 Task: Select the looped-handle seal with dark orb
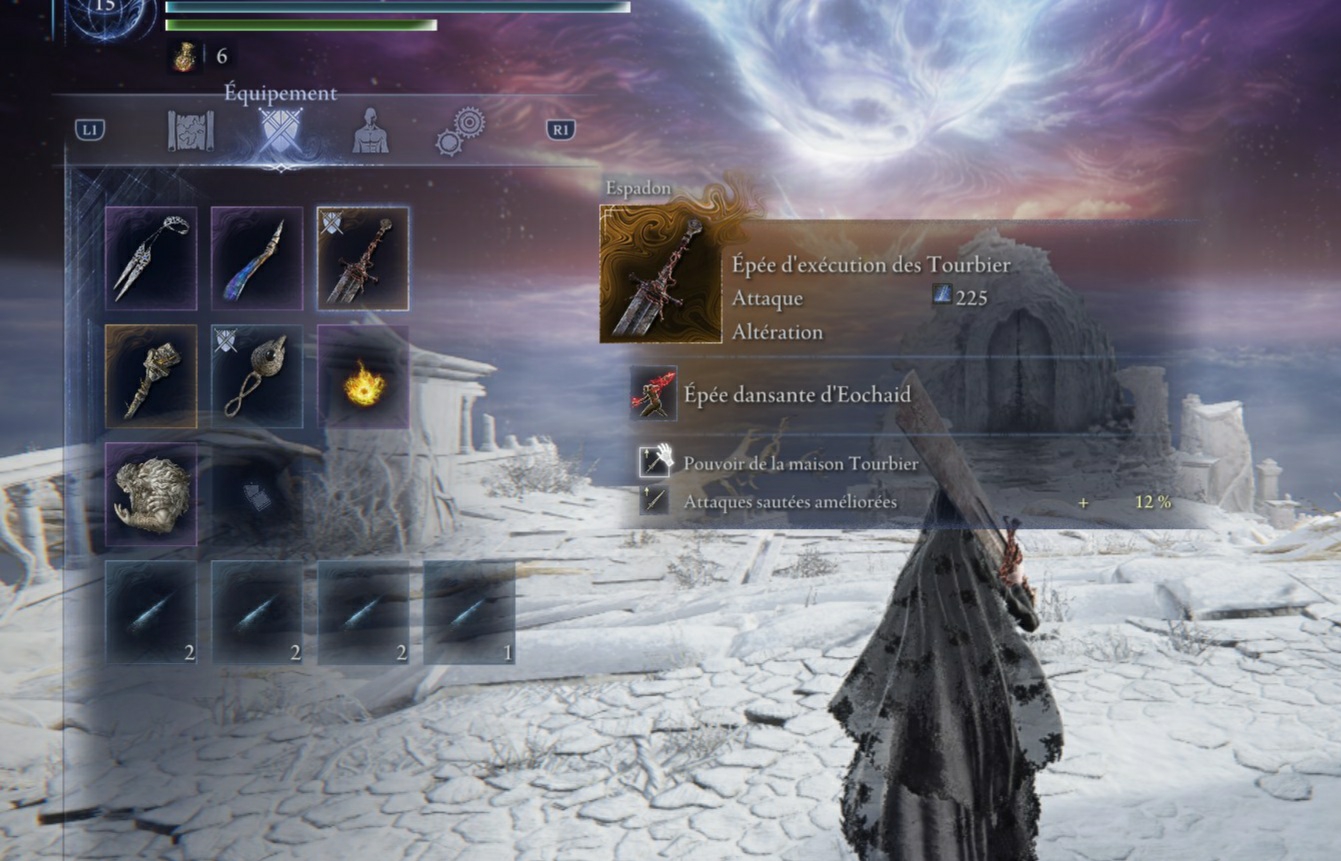click(x=257, y=376)
